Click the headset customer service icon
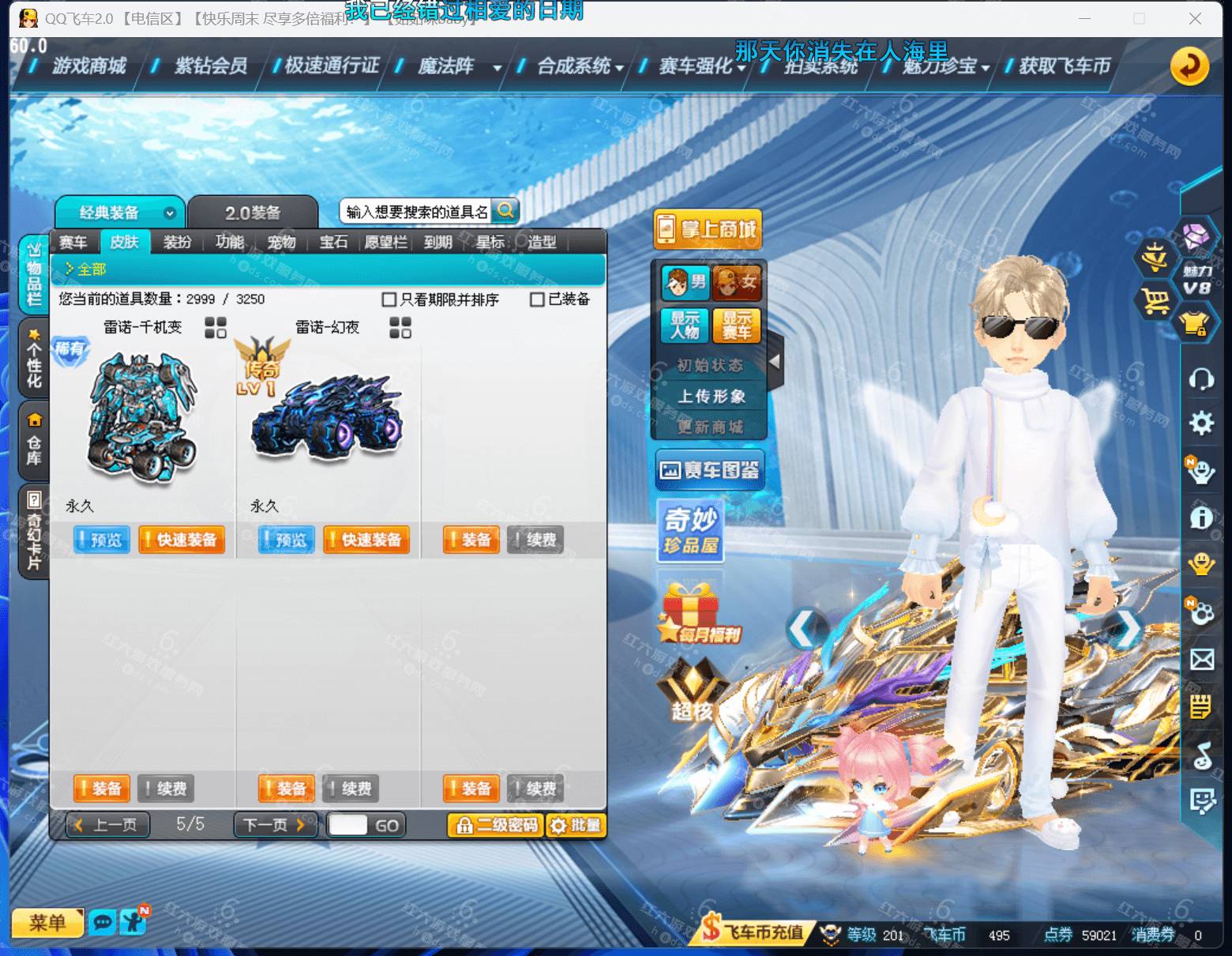This screenshot has height=956, width=1232. pos(1203,379)
